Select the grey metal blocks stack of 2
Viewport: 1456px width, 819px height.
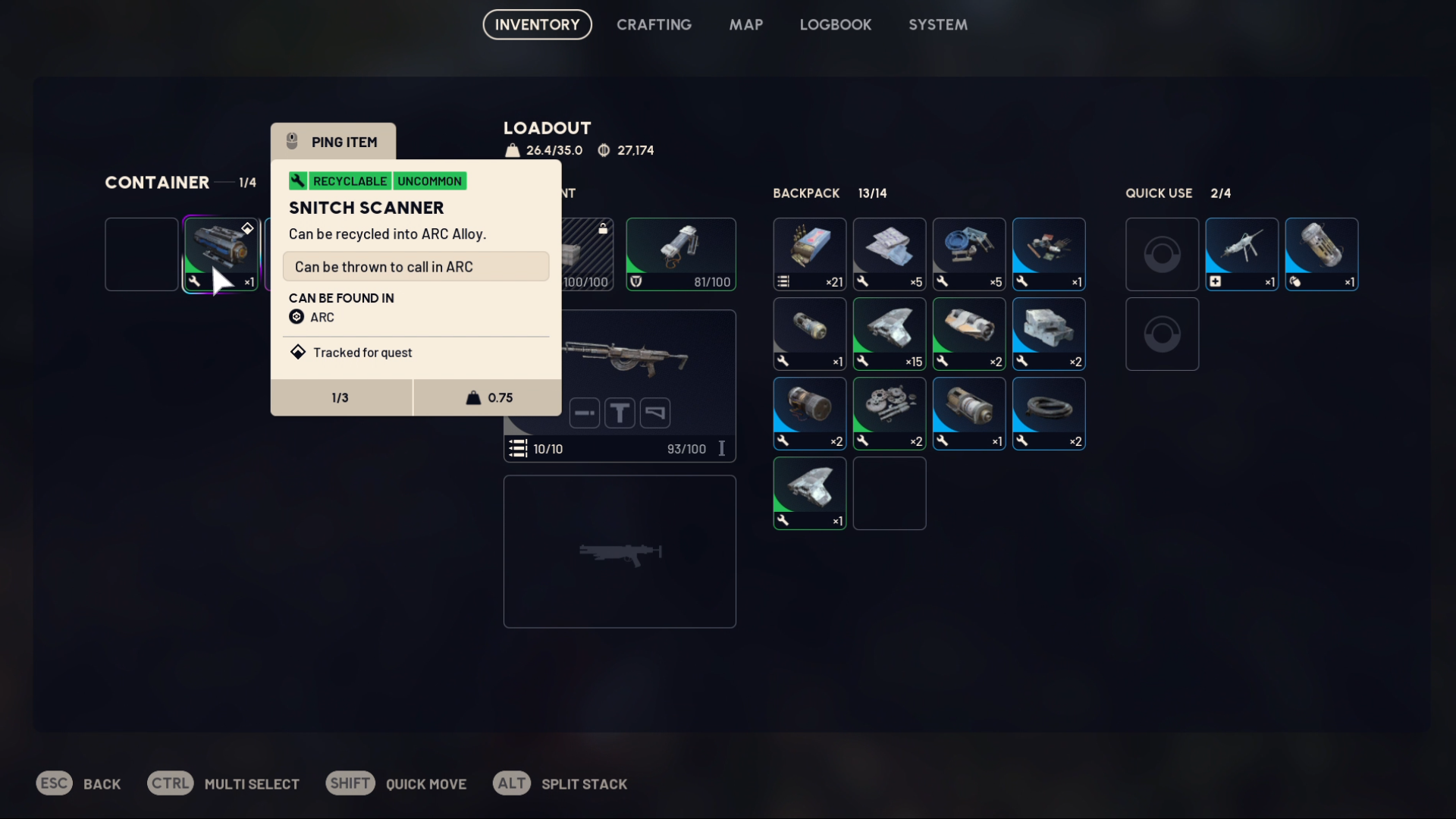(1048, 334)
